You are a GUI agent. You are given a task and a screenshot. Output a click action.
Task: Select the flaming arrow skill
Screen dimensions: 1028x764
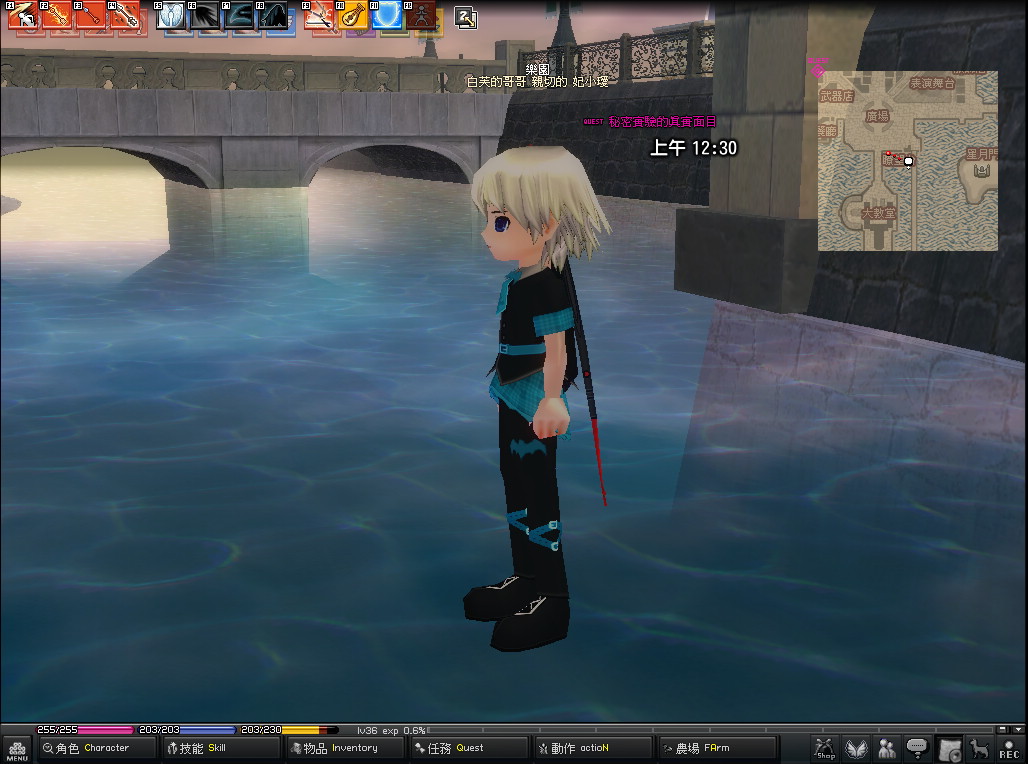point(55,15)
